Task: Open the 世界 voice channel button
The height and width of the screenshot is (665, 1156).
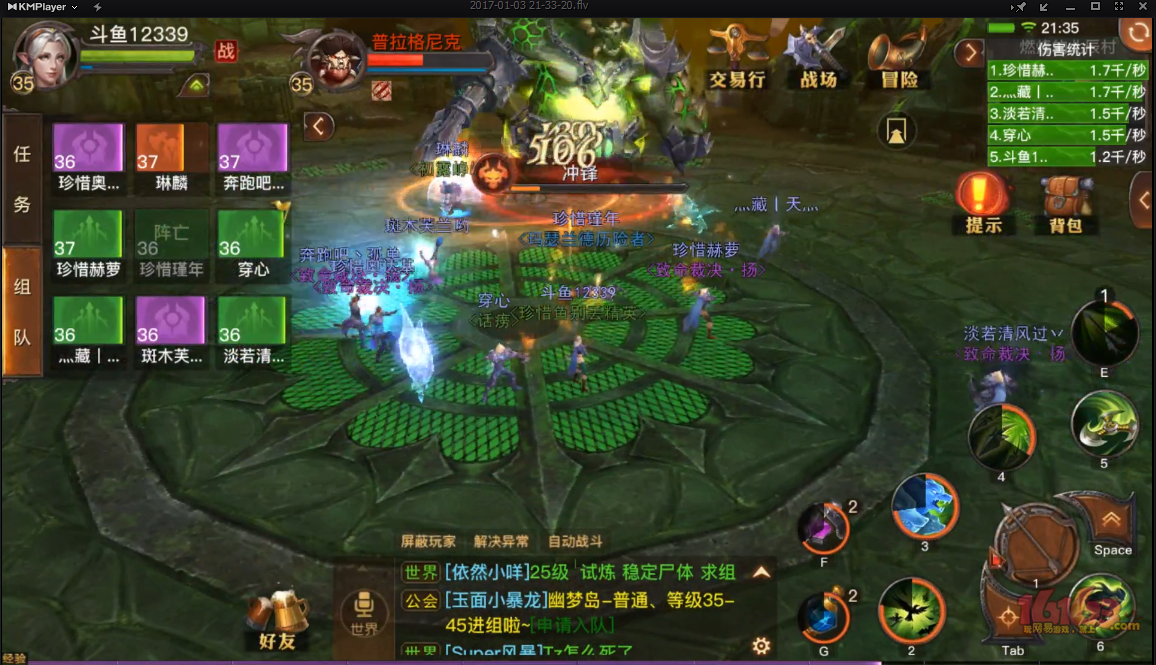Action: [x=364, y=610]
